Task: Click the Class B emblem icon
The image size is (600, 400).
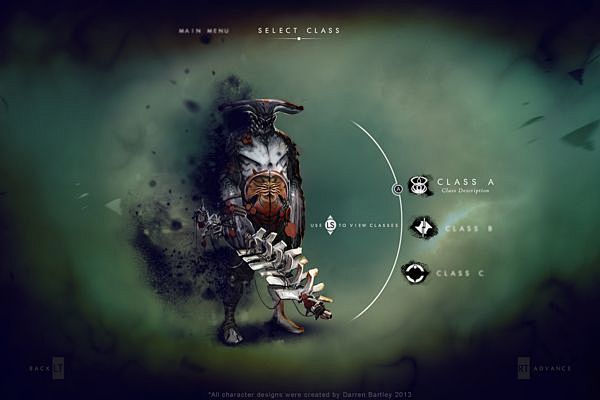Action: [423, 228]
